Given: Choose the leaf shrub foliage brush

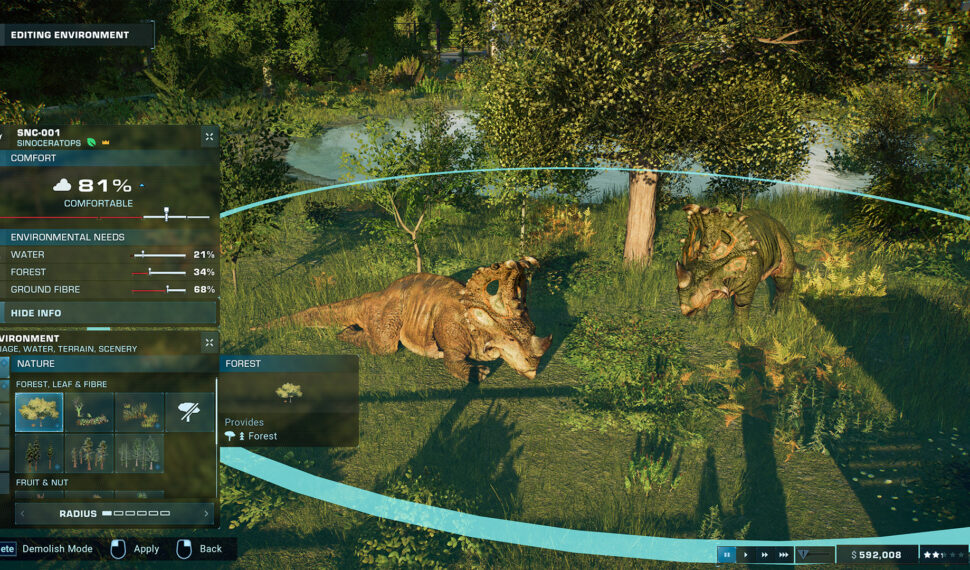Looking at the screenshot, I should [89, 412].
